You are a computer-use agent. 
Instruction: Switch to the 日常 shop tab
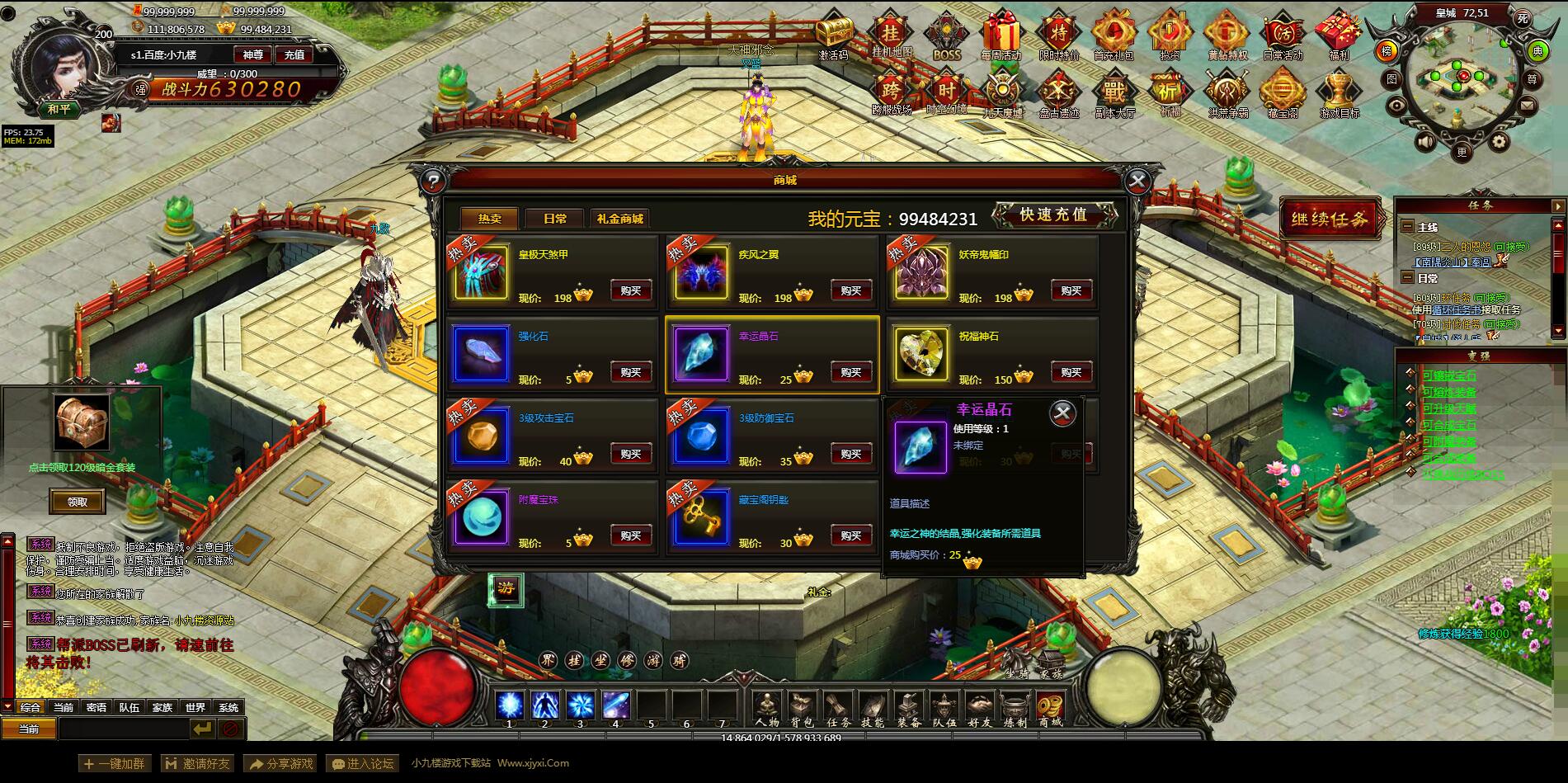[555, 219]
